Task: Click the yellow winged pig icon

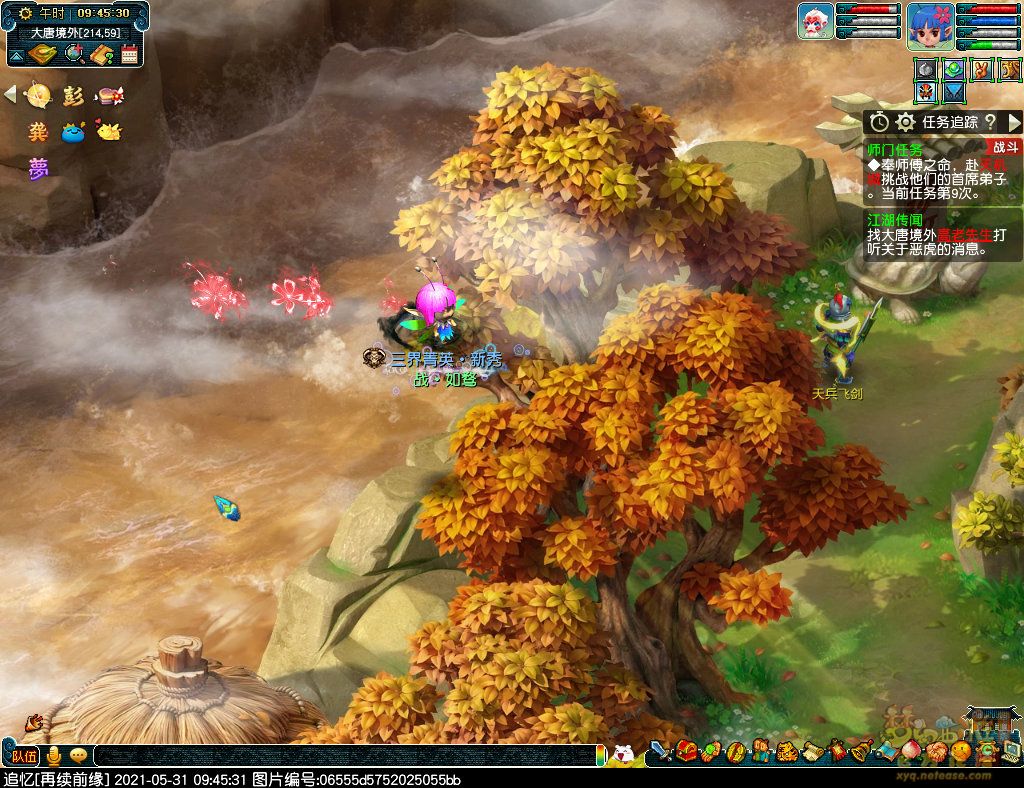Action: (107, 131)
